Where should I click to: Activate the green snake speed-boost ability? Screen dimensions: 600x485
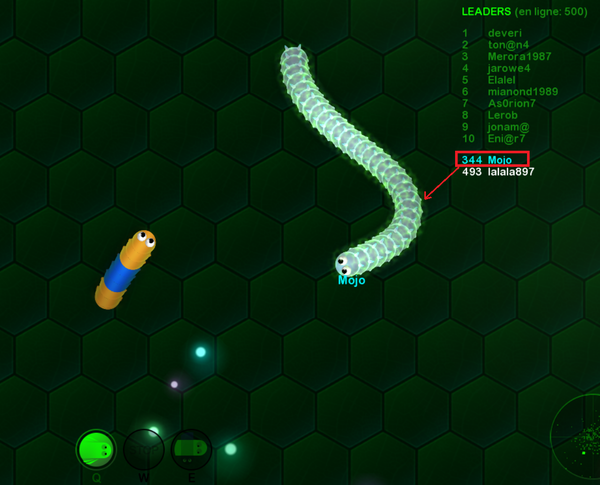point(96,449)
